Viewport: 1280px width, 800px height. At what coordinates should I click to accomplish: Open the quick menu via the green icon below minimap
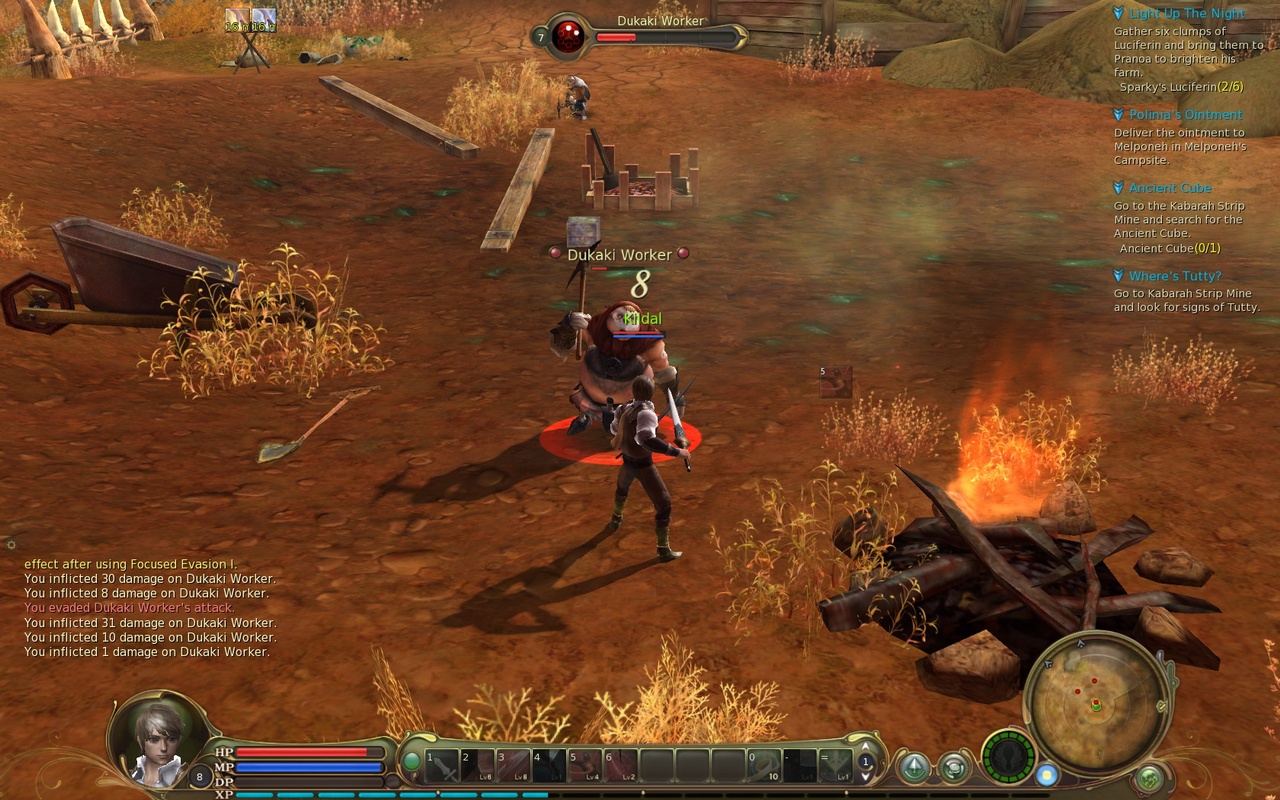point(1150,775)
